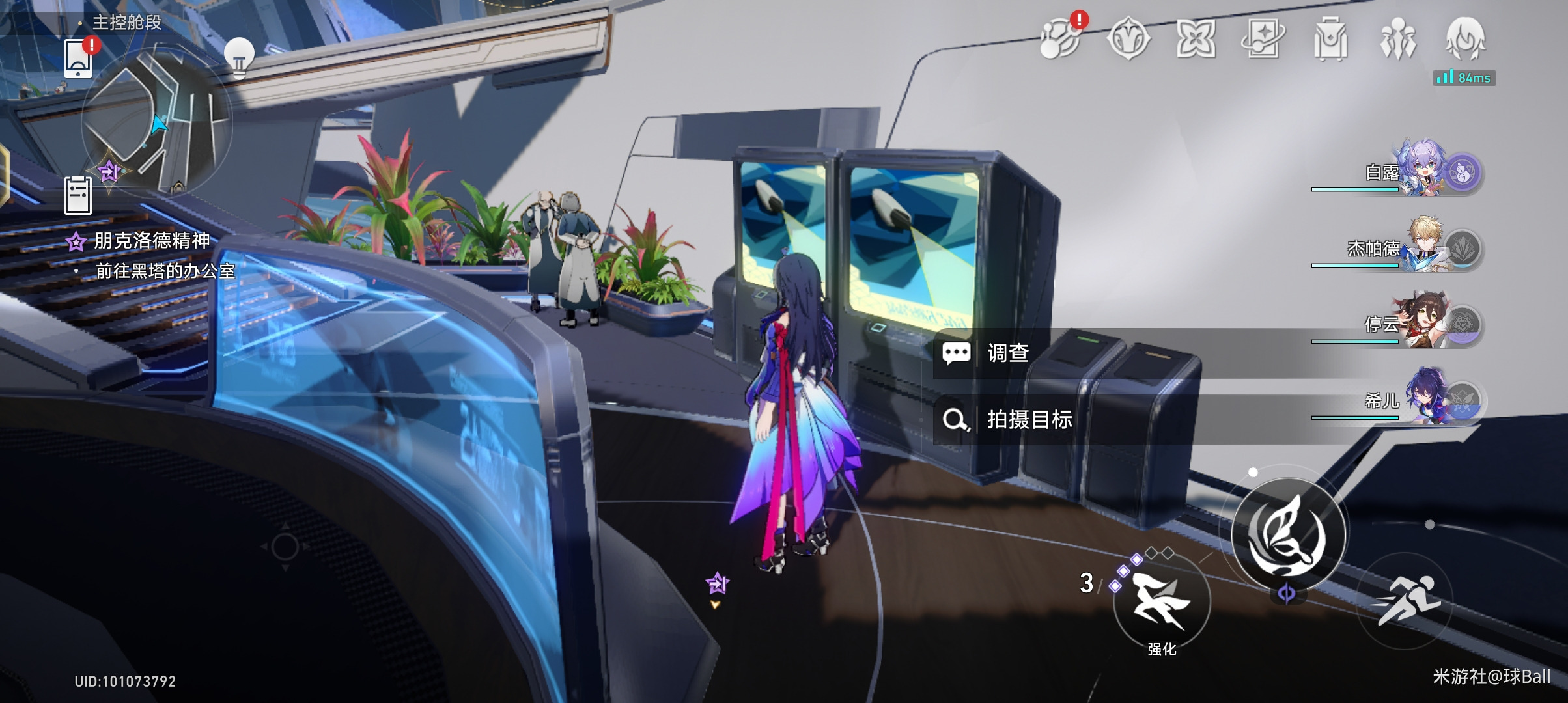
Task: Choose the 调查 interaction option
Action: coord(1008,353)
